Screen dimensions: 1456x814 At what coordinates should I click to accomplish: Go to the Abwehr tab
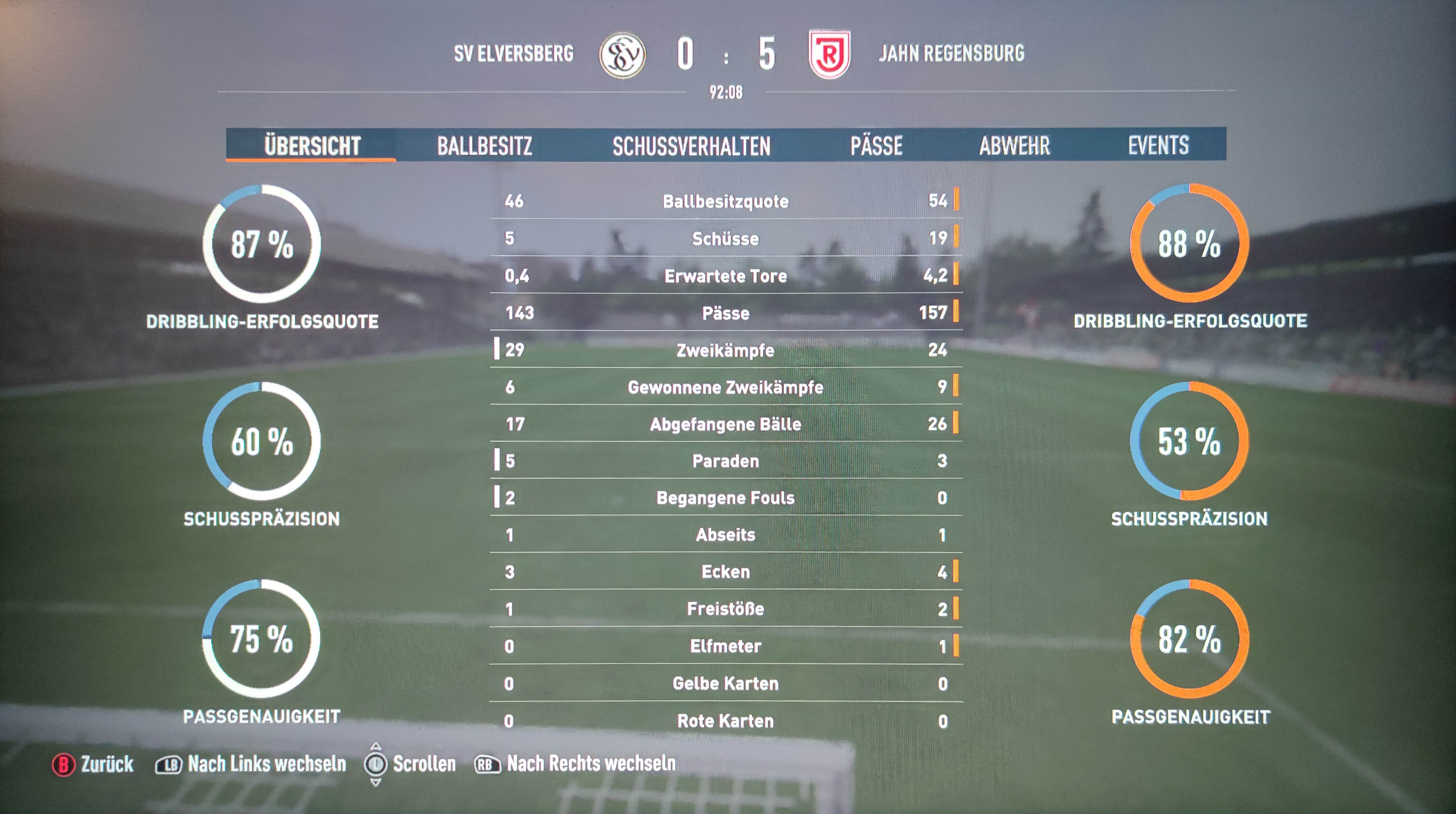[1015, 145]
